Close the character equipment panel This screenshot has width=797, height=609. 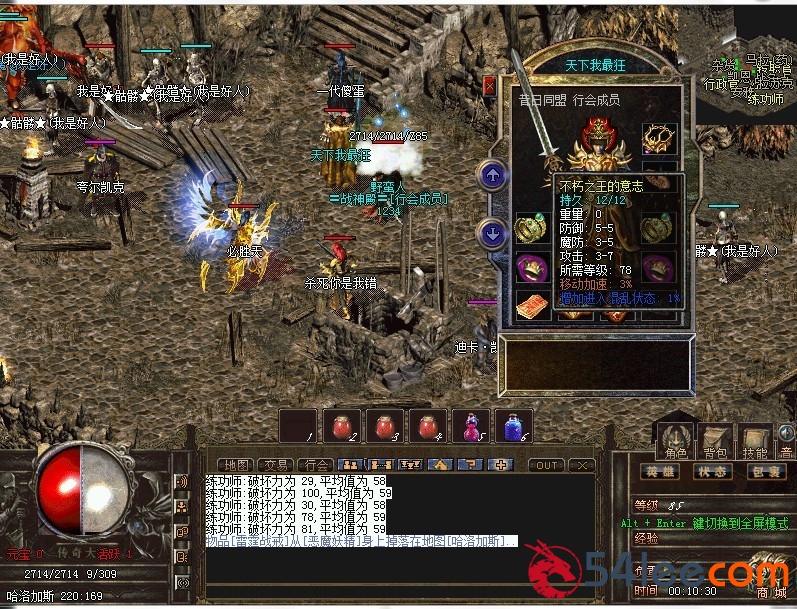click(x=489, y=86)
